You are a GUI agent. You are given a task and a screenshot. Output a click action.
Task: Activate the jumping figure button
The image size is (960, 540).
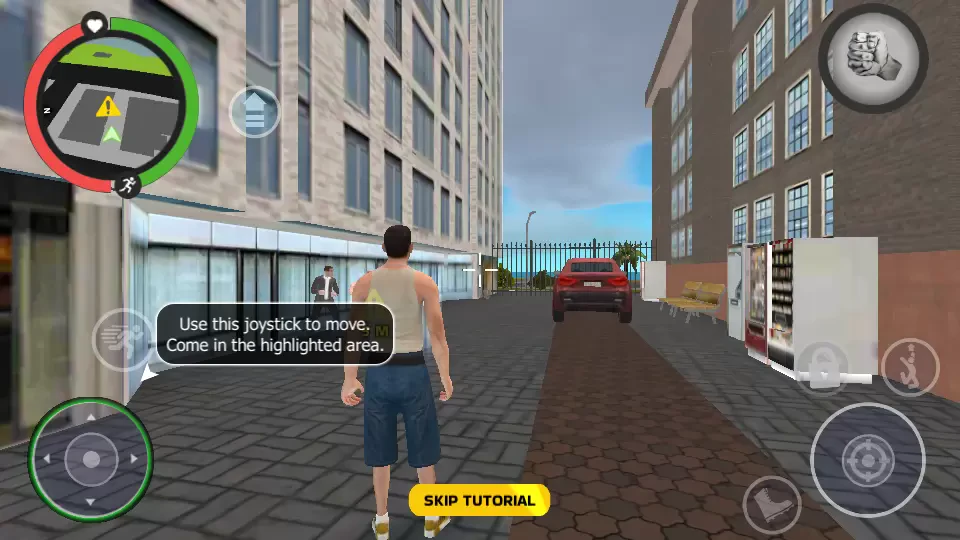pyautogui.click(x=910, y=367)
